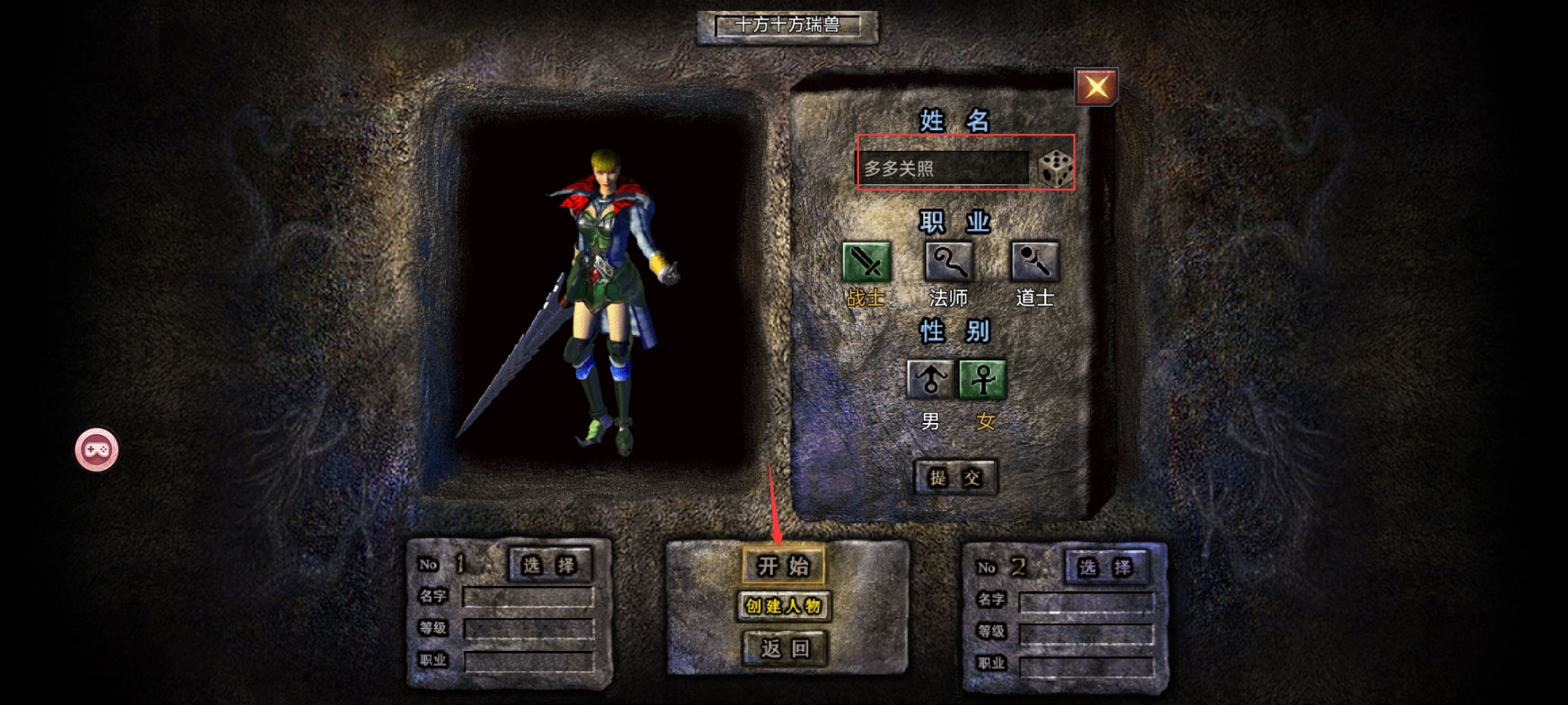Image resolution: width=1568 pixels, height=705 pixels.
Task: Choose the Mage (法师) class icon
Action: coord(949,262)
